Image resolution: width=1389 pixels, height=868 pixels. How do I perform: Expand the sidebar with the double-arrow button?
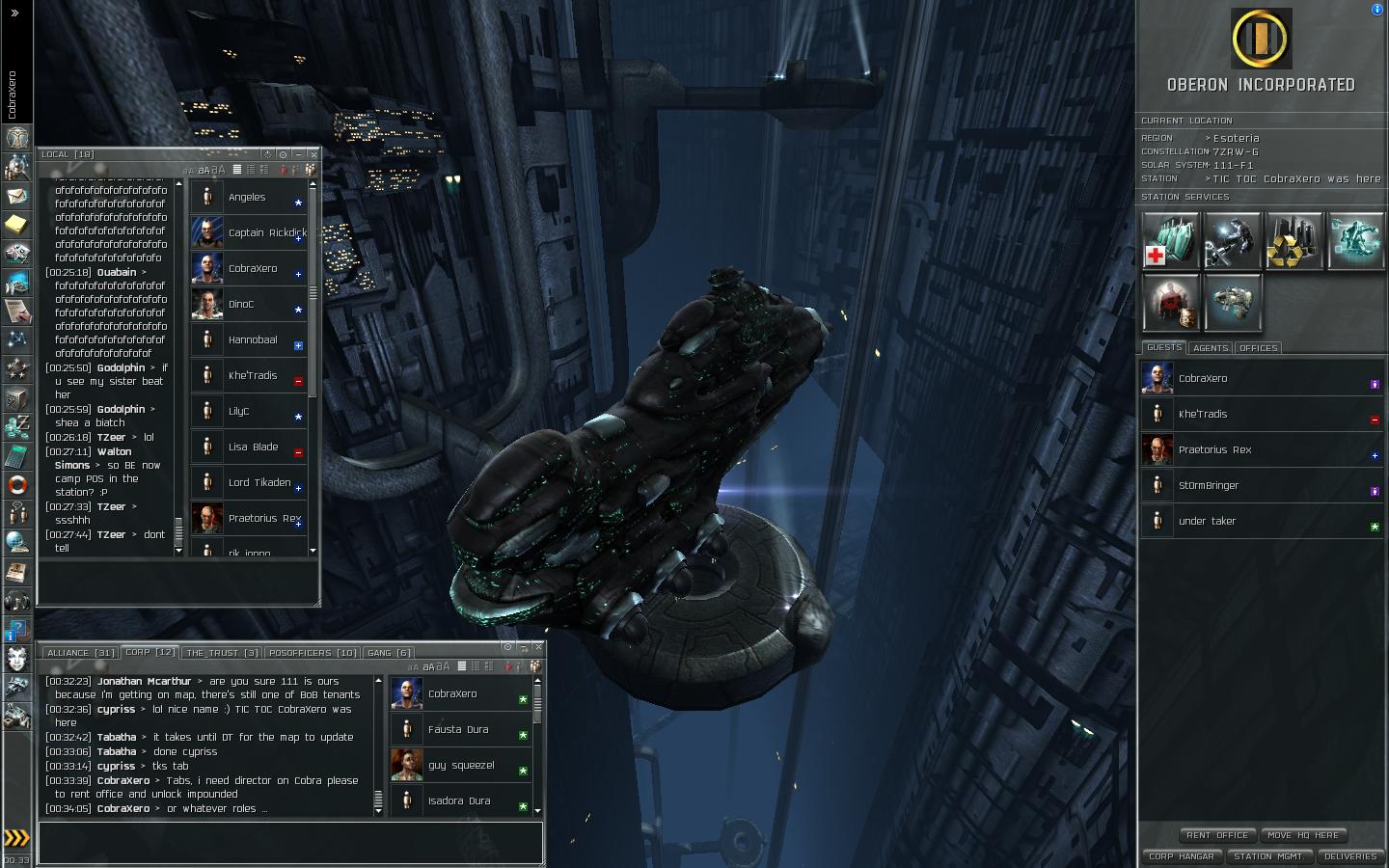14,14
